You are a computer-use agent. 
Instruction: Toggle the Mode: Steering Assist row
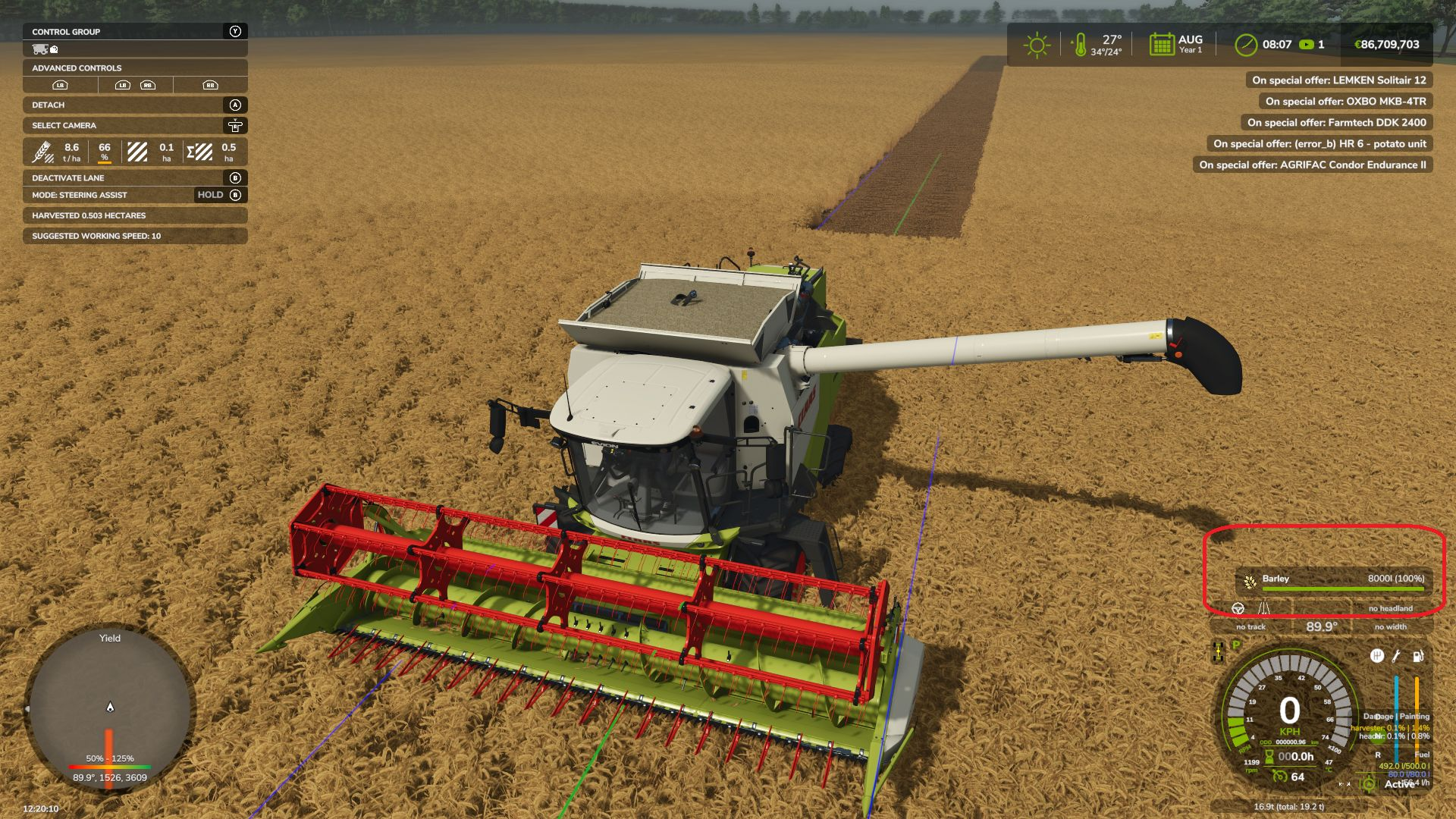coord(135,195)
